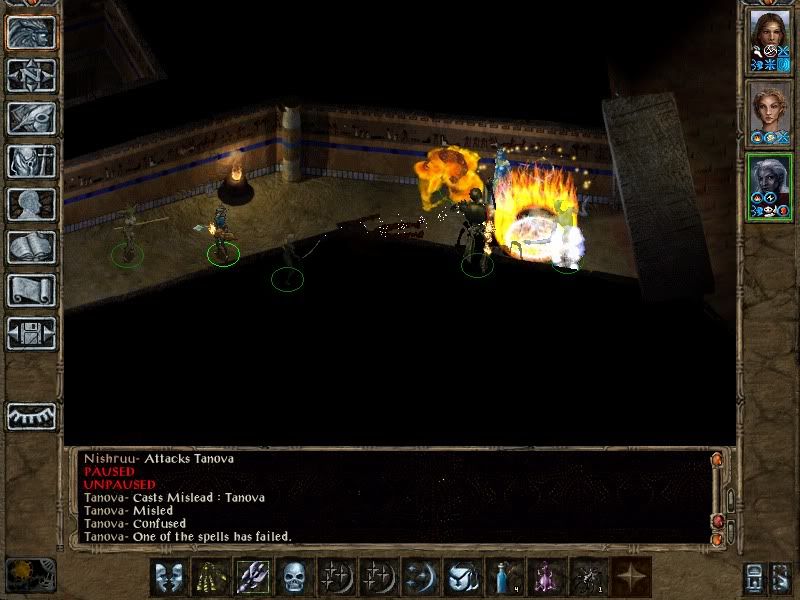Screen dimensions: 800x600
Task: Click the closed-eye Rest button
Action: (x=31, y=416)
